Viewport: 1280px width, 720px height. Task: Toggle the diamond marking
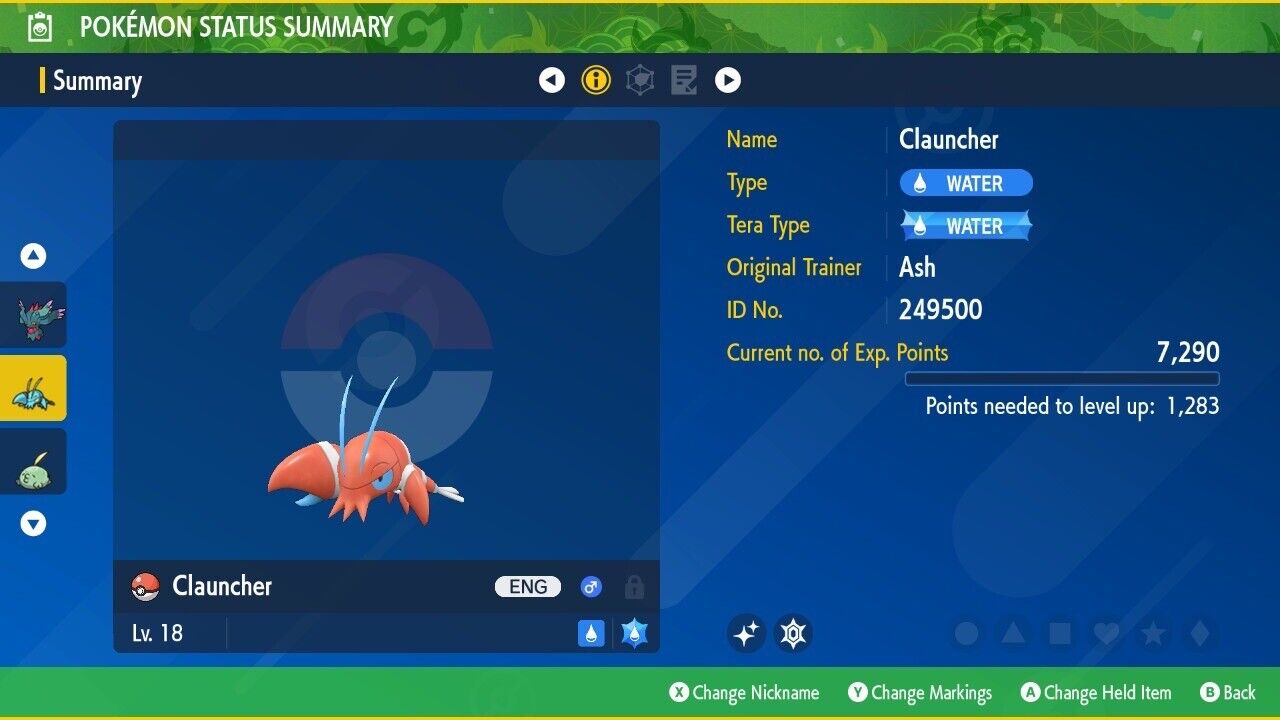[1199, 633]
